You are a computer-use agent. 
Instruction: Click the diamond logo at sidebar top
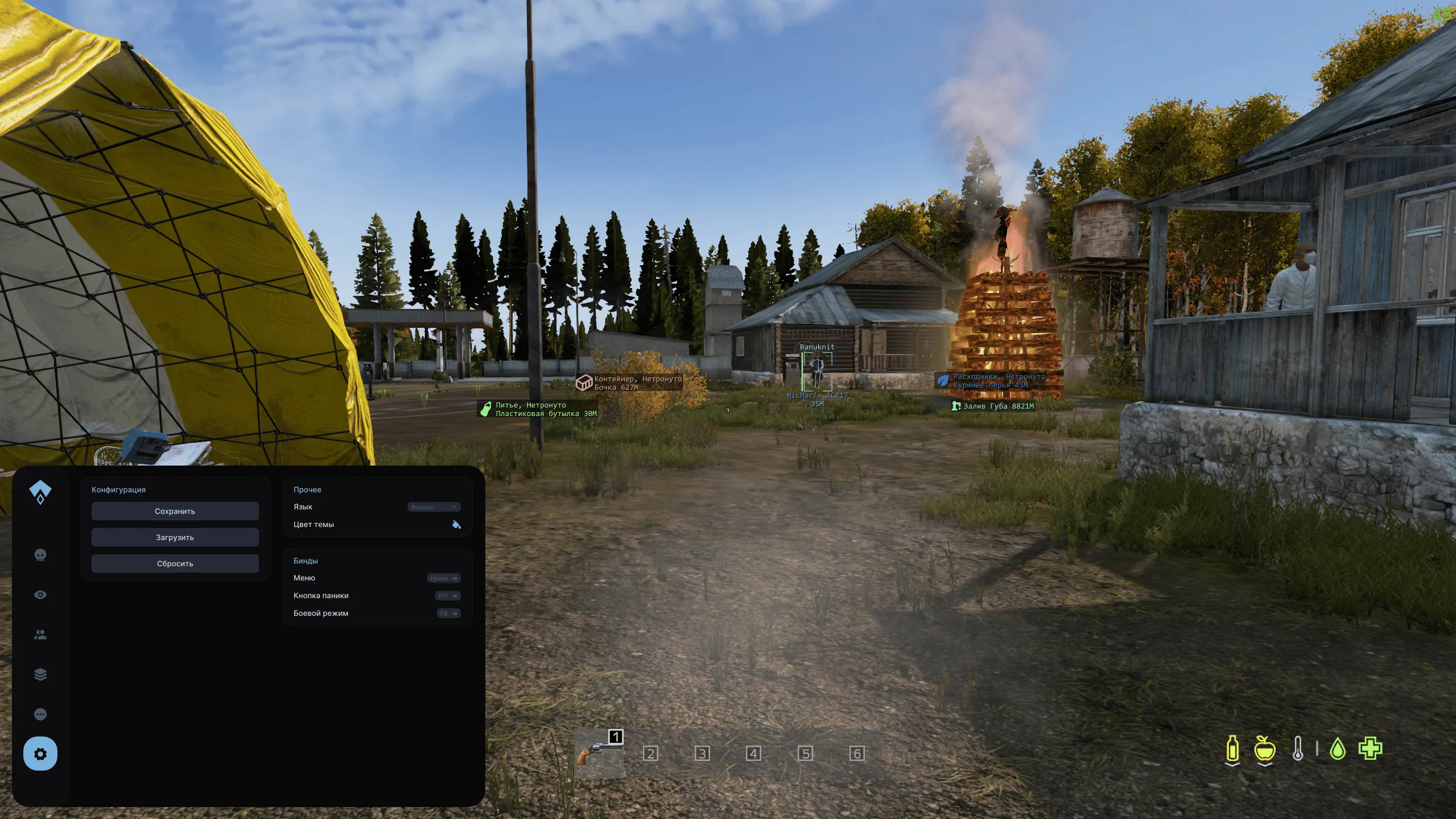click(39, 490)
